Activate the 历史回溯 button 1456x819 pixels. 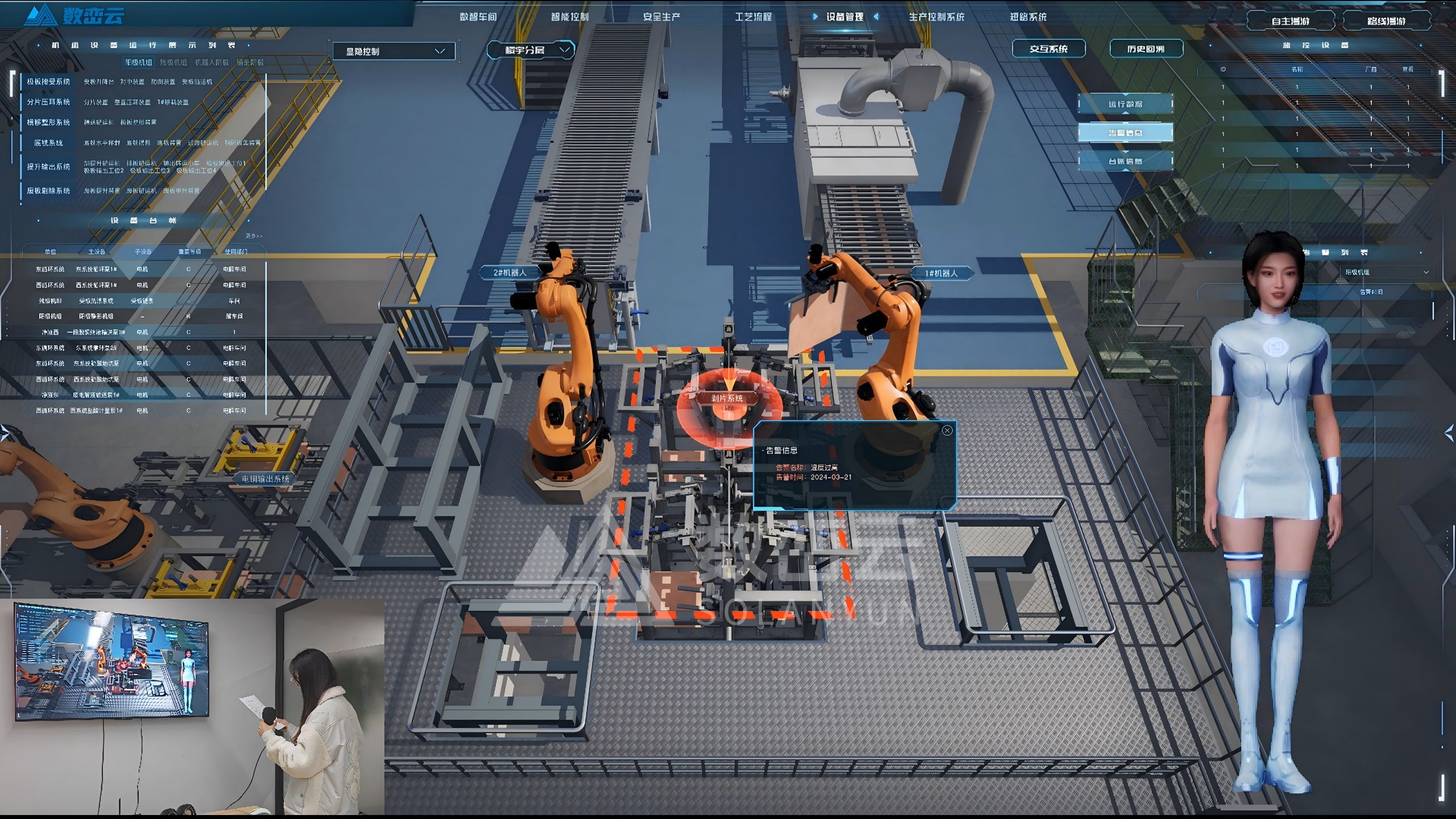click(1145, 49)
